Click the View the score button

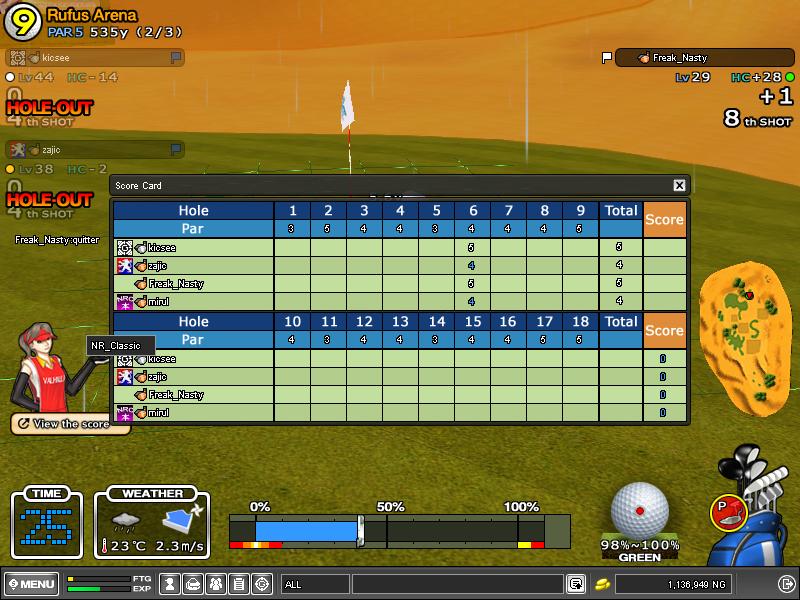70,424
